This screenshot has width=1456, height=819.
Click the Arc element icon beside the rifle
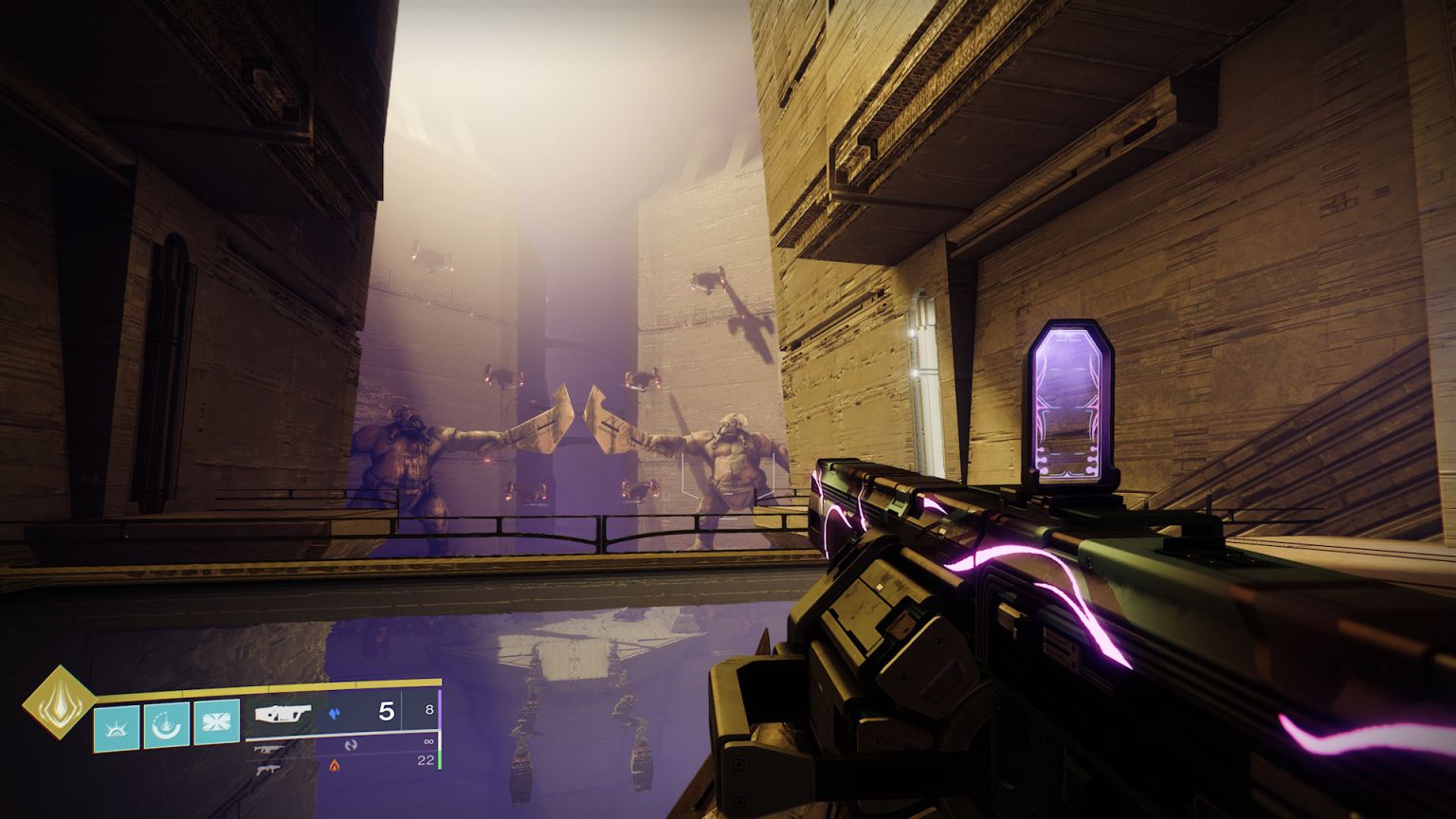tap(352, 744)
